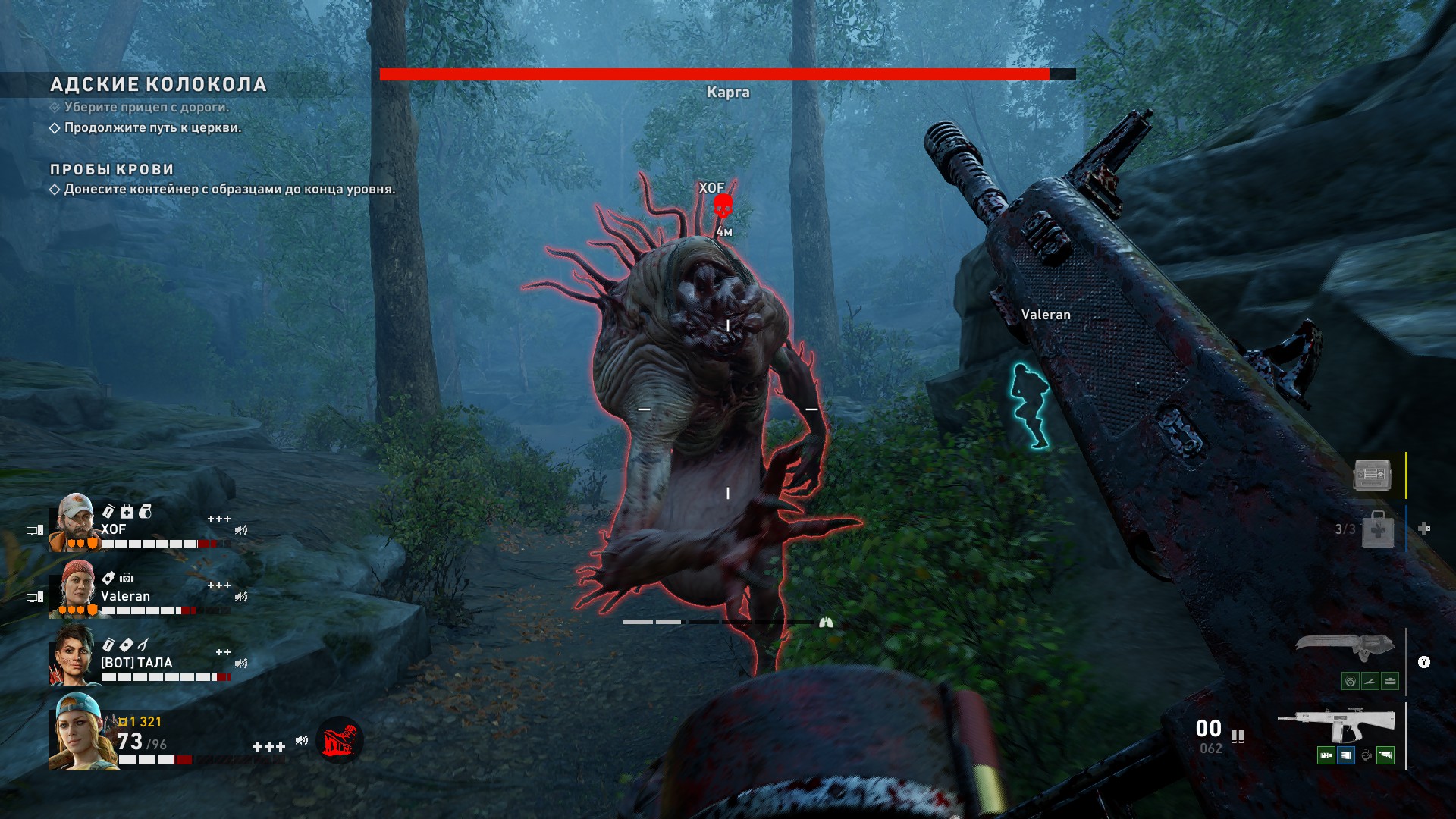Open the Адские колокола objective tracker
Screen dimensions: 1456x819
click(158, 84)
